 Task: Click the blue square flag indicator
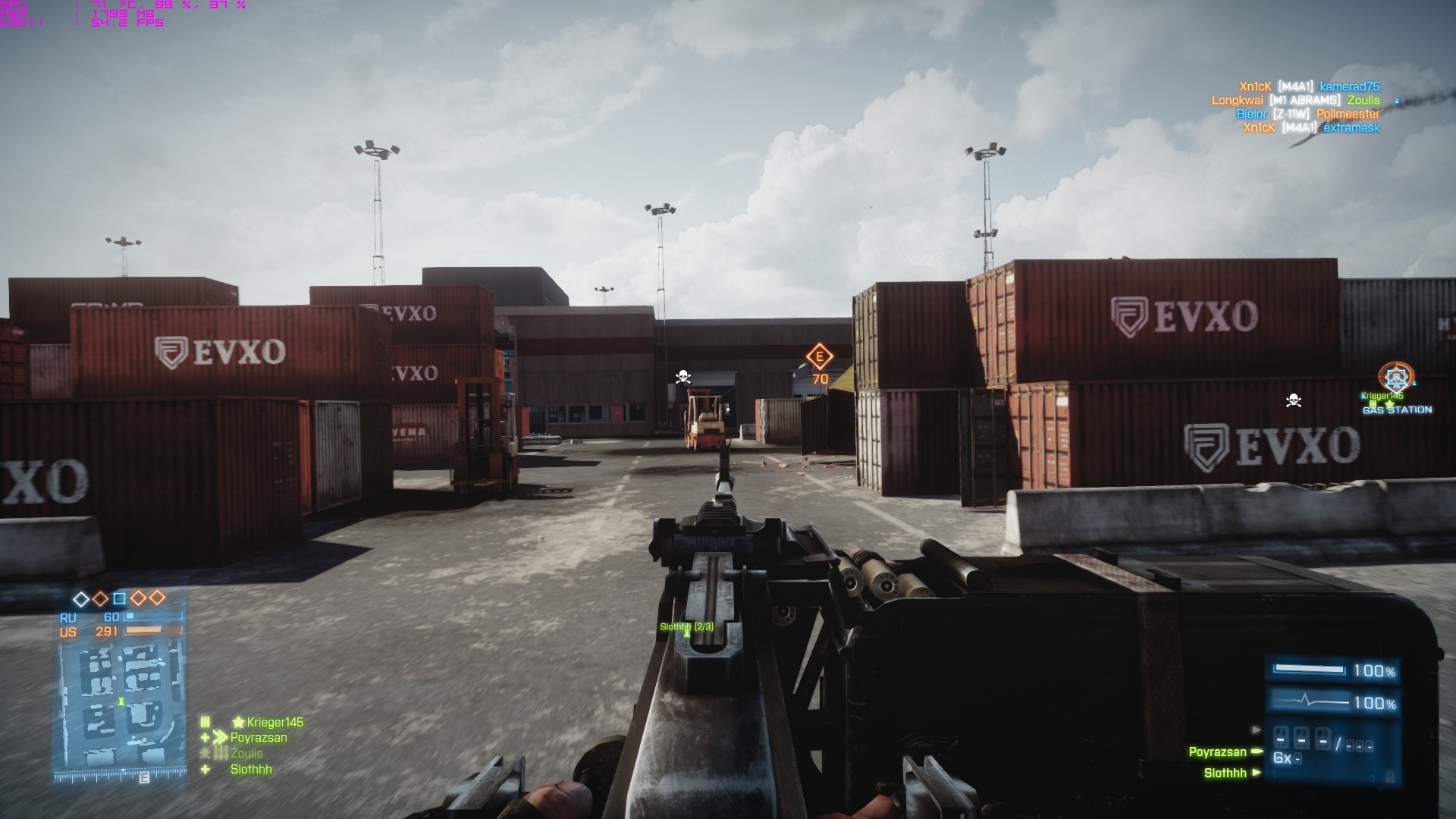point(119,598)
